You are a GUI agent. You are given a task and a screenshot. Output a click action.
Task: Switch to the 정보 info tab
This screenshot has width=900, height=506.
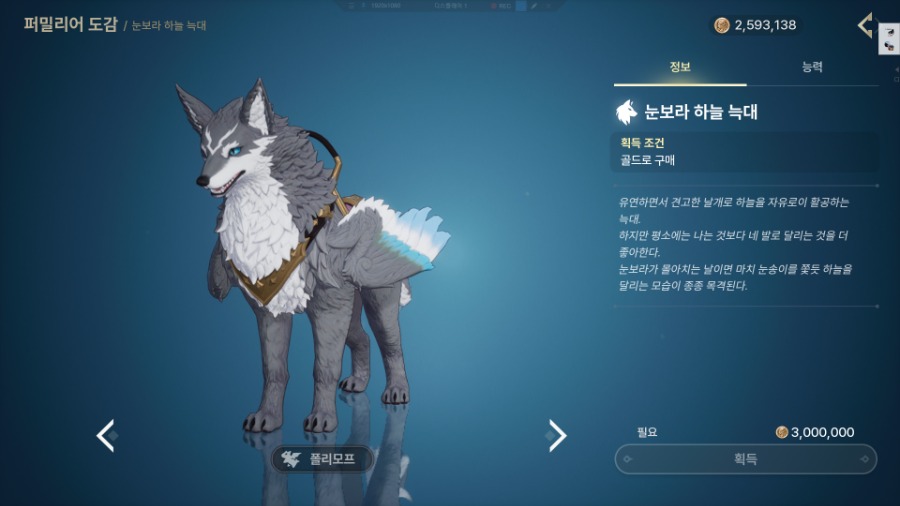pos(680,67)
